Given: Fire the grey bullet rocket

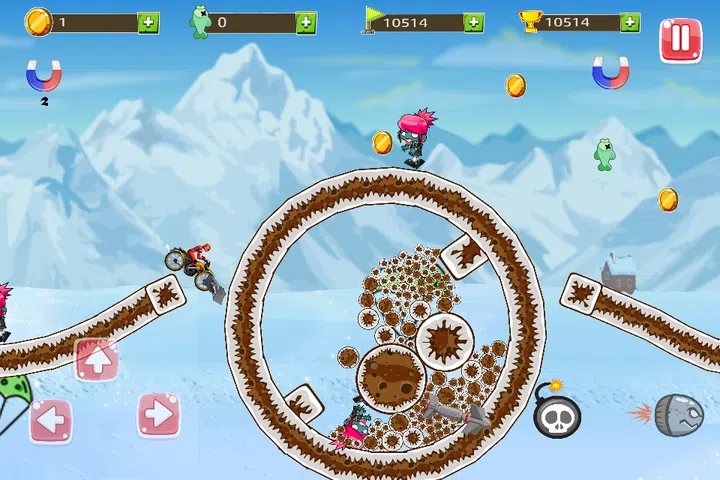Looking at the screenshot, I should [x=677, y=415].
